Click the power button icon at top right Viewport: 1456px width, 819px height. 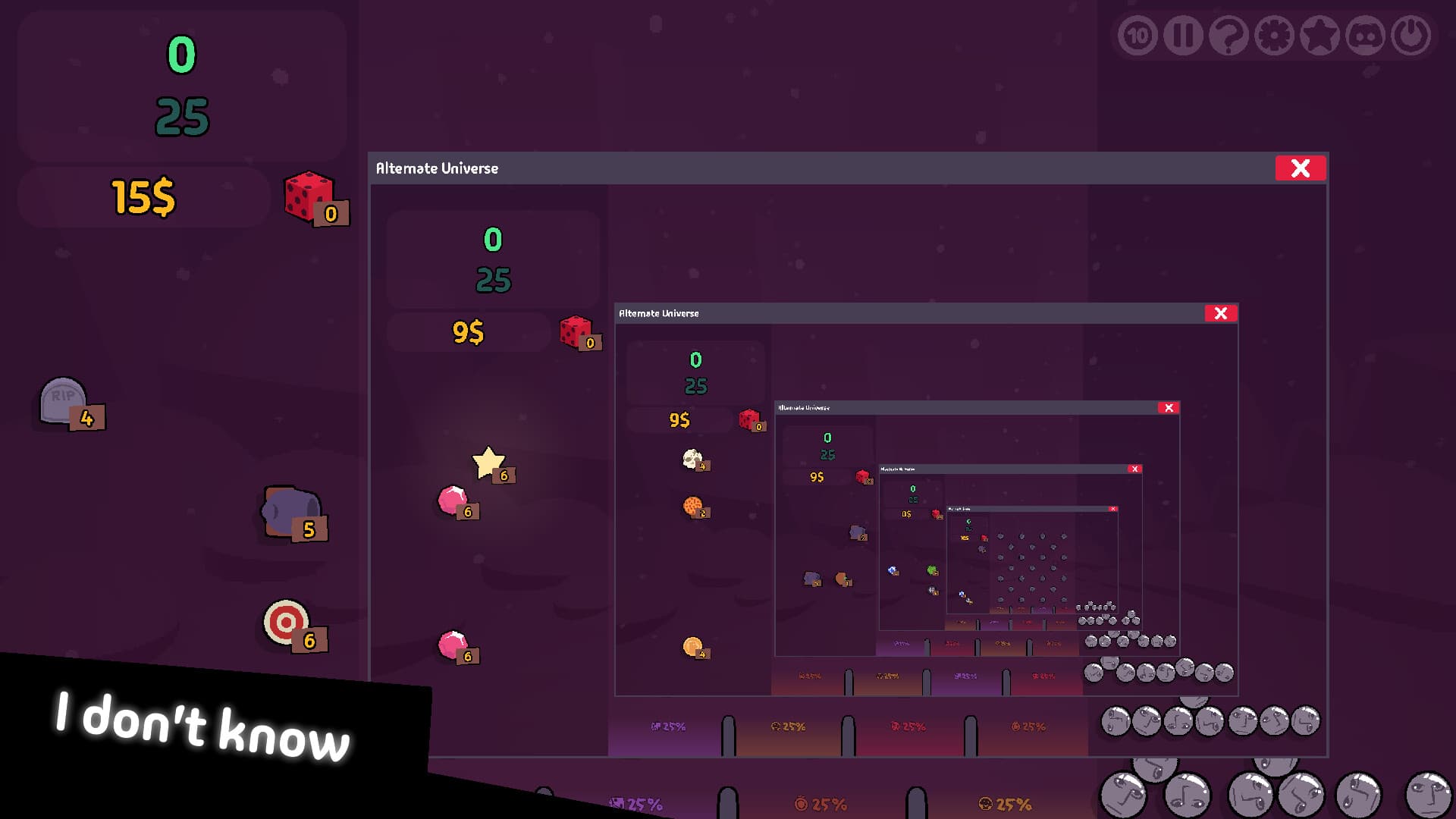click(x=1410, y=34)
